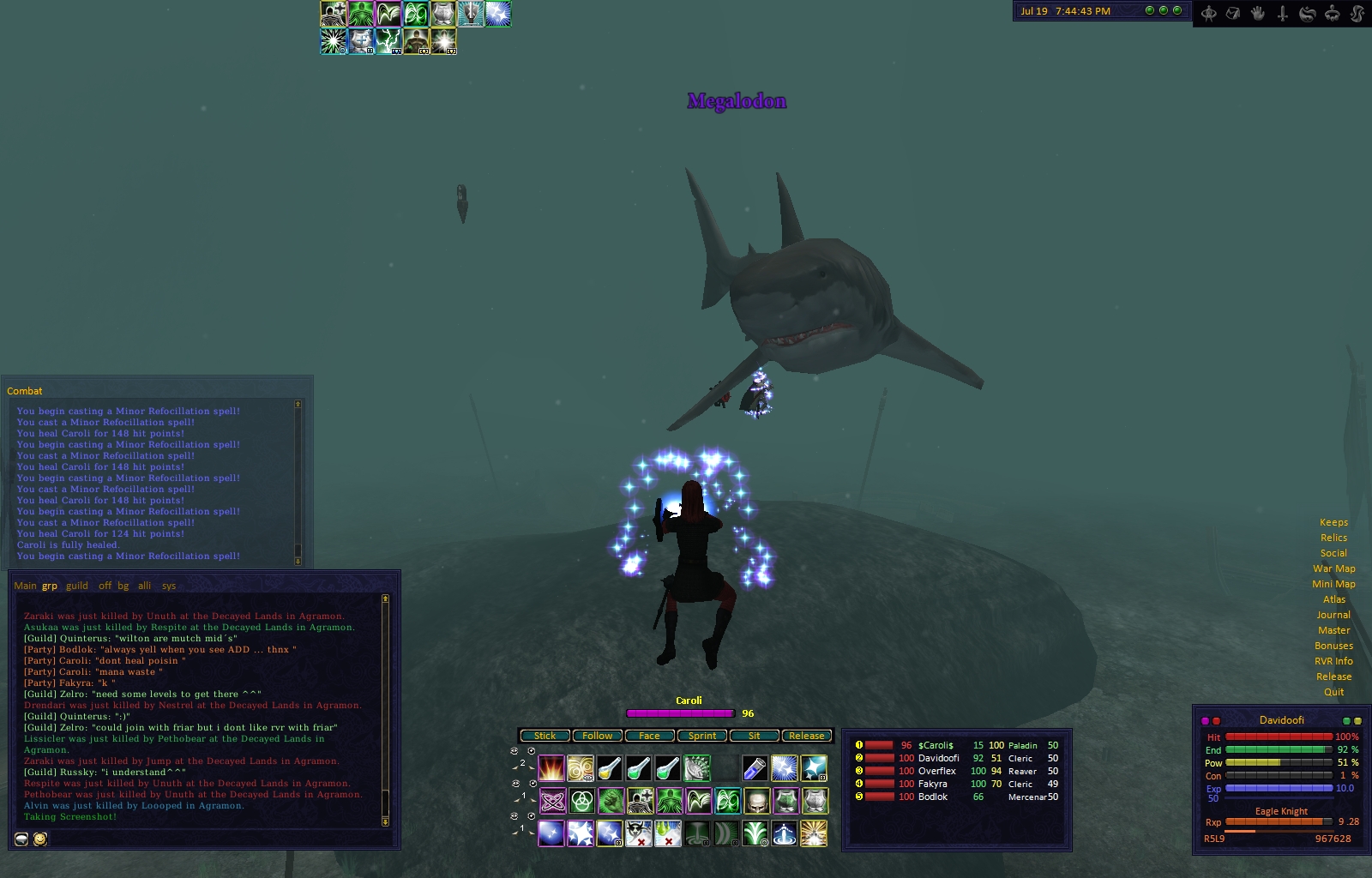Open the Journal
1372x878 pixels.
point(1333,615)
